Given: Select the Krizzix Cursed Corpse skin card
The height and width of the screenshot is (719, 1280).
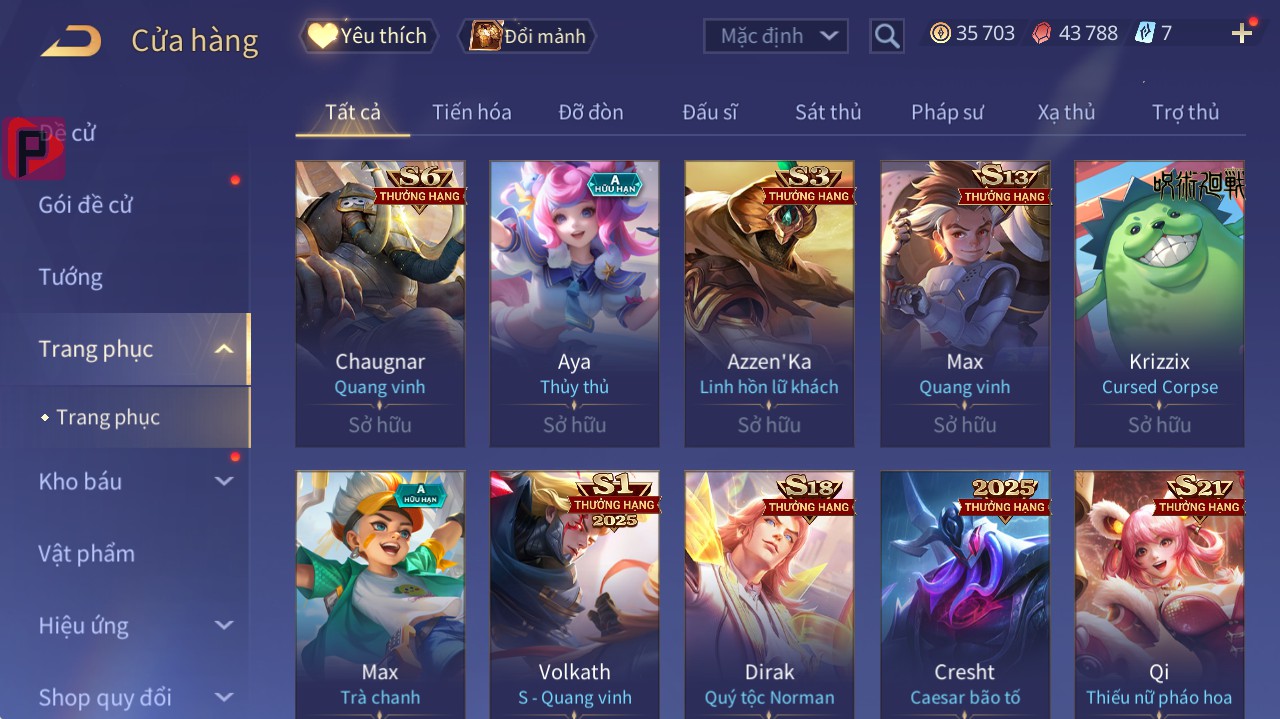Looking at the screenshot, I should (1159, 303).
